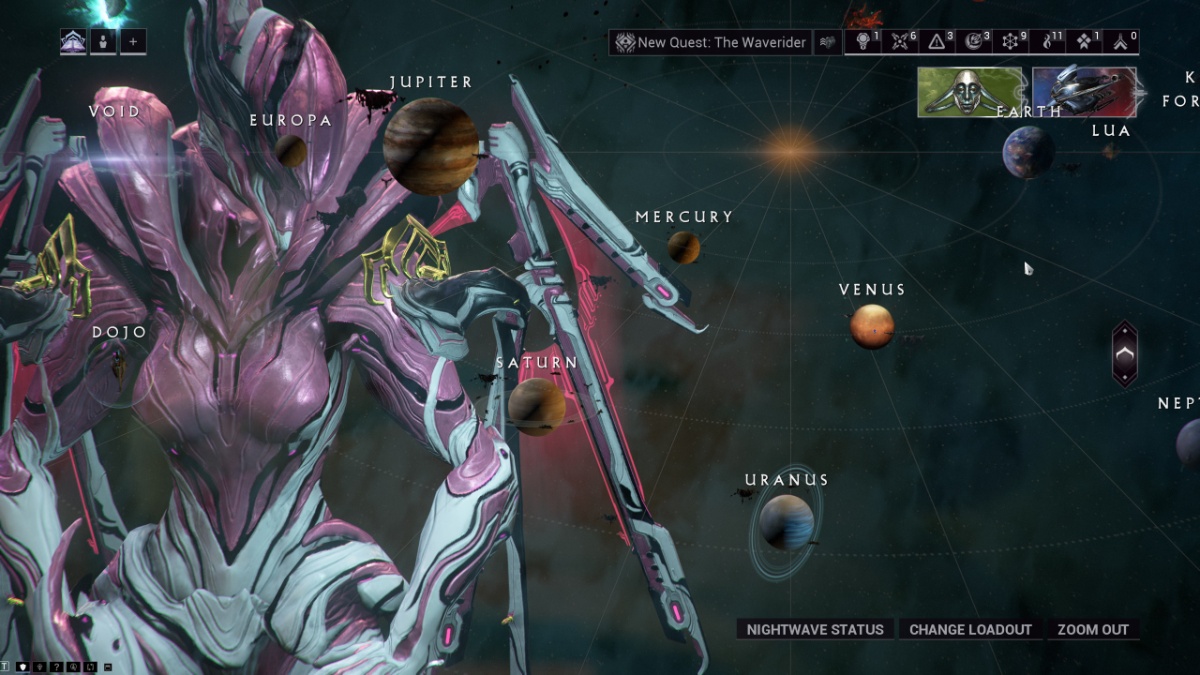This screenshot has height=675, width=1200.
Task: Select the silver mask event thumbnail
Action: [x=970, y=92]
